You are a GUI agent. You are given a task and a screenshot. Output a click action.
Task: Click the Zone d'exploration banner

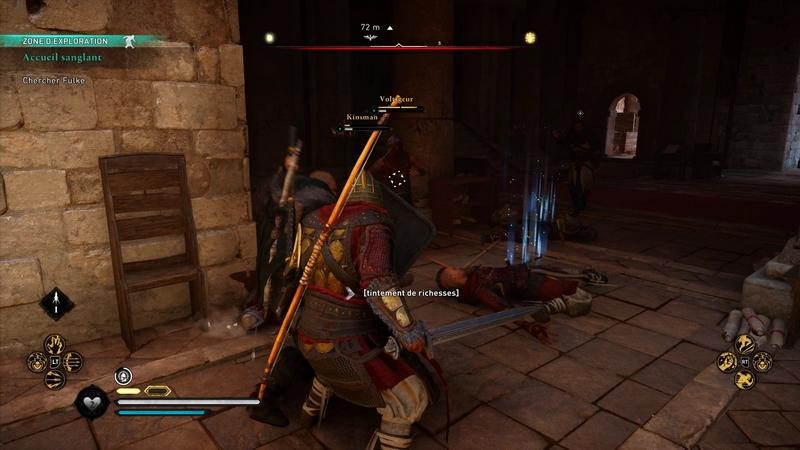pyautogui.click(x=70, y=41)
